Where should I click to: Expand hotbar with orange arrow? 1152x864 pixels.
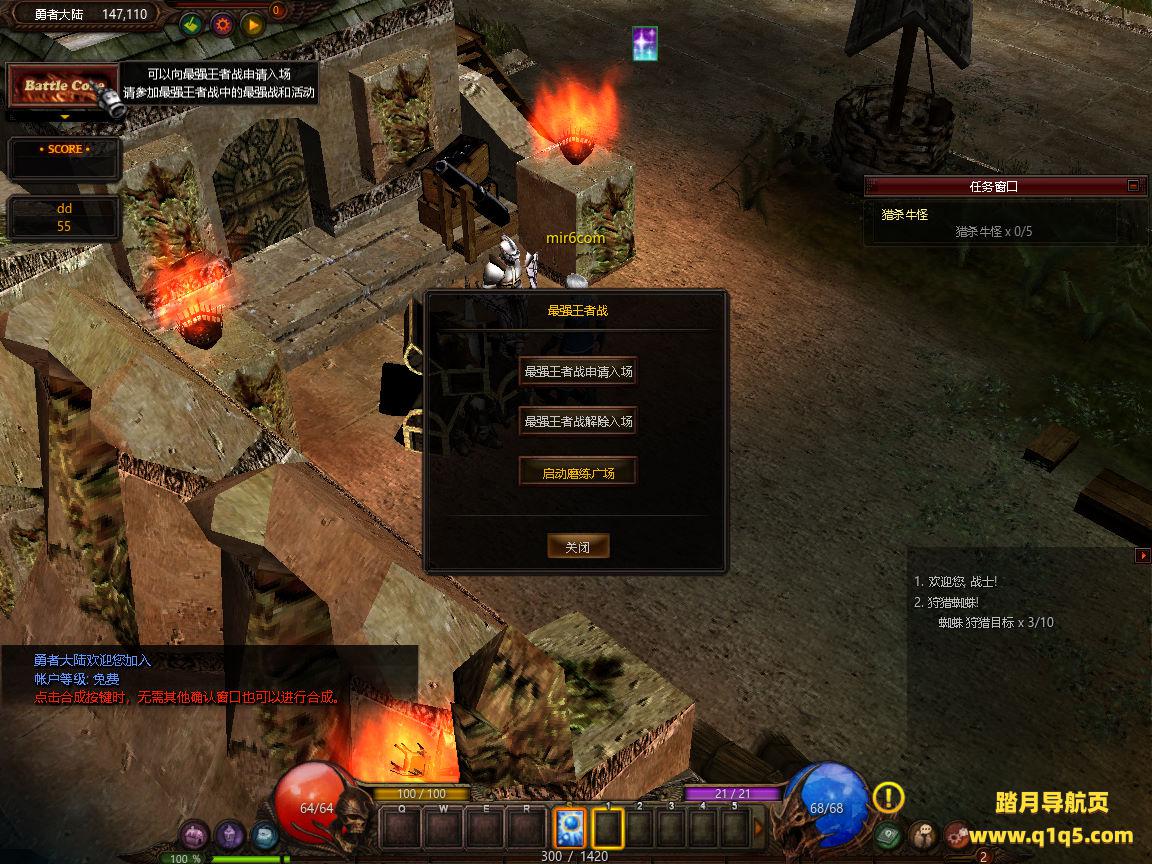[758, 827]
